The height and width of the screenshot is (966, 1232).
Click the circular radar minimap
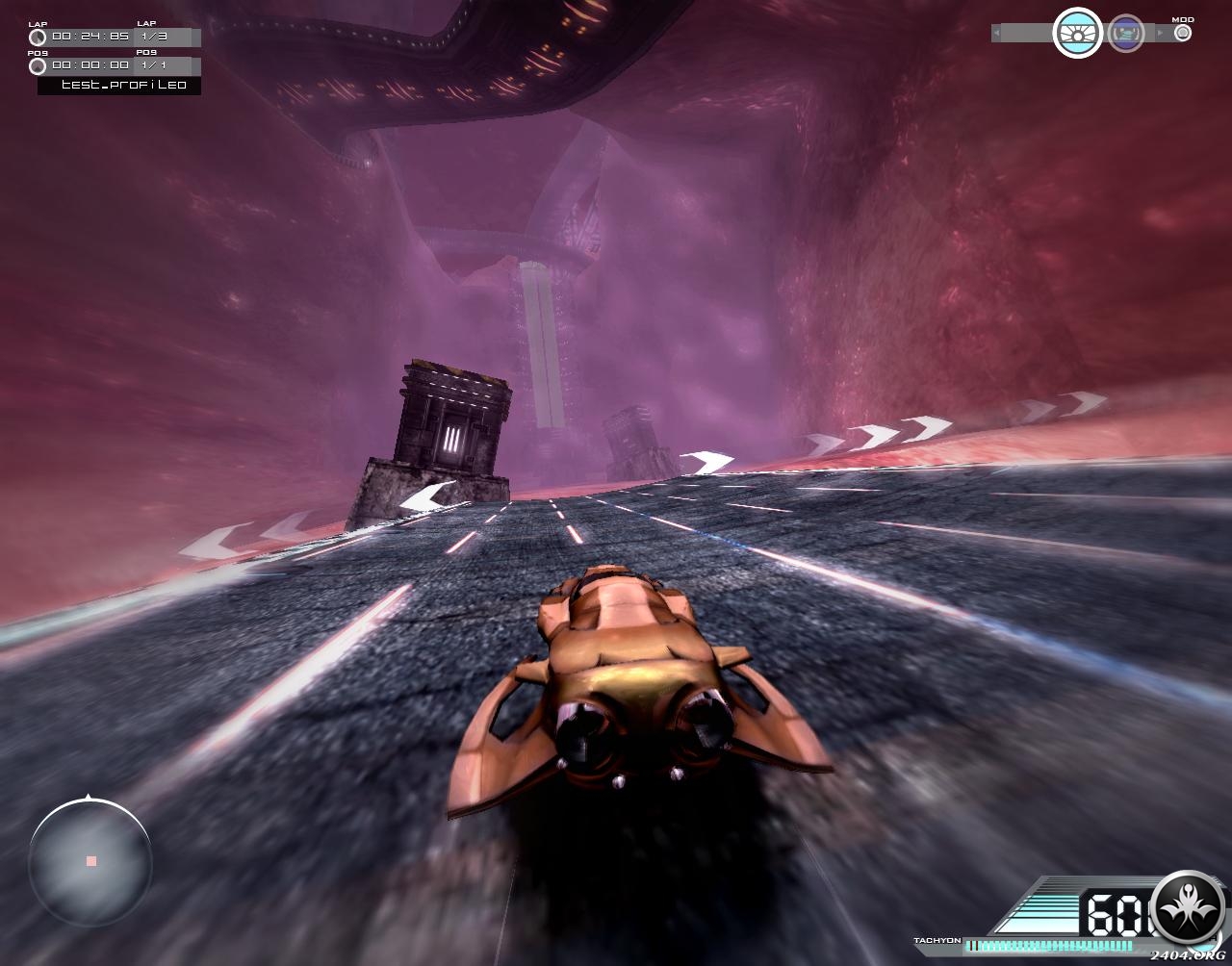click(x=90, y=860)
